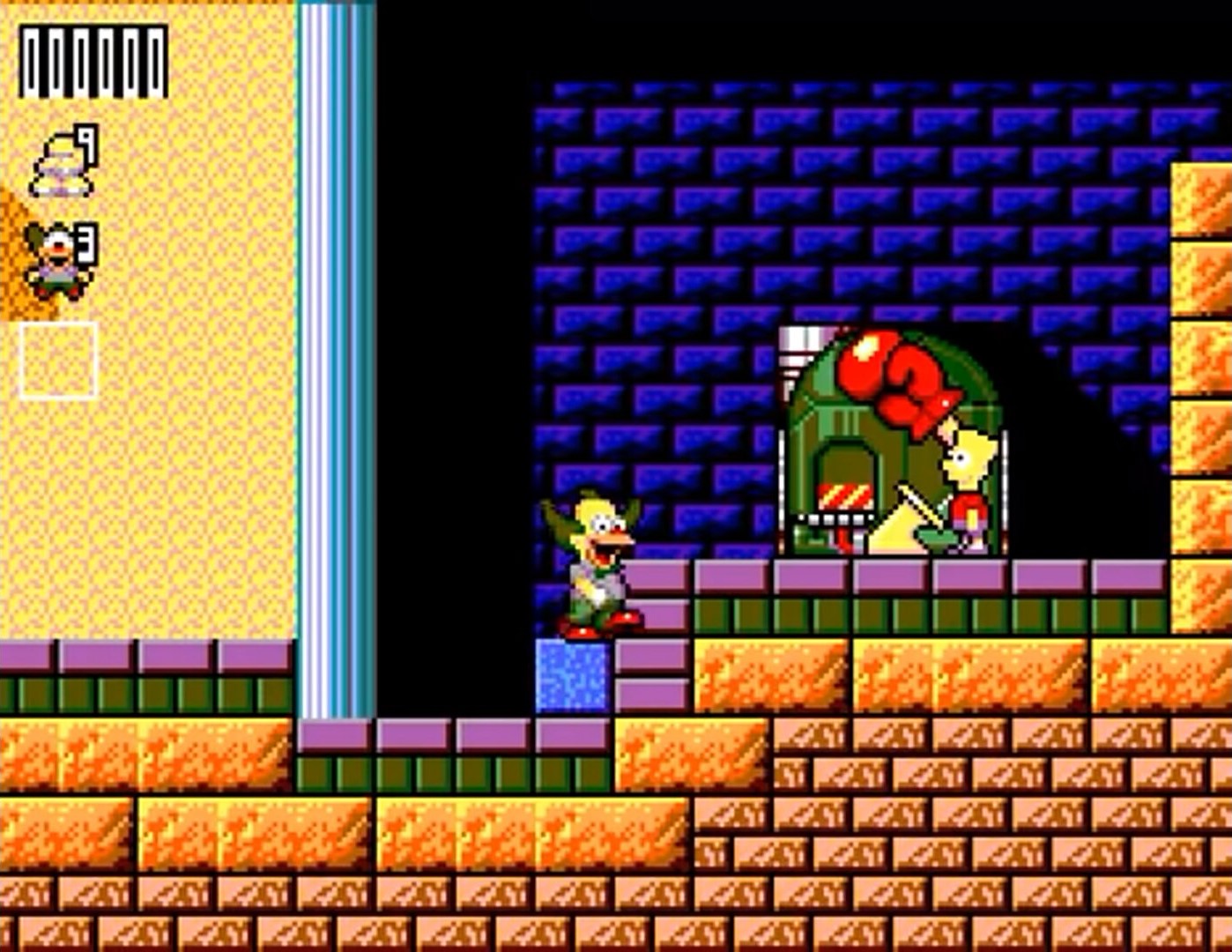Toggle the leftmost segment of the health bar

pyautogui.click(x=31, y=57)
